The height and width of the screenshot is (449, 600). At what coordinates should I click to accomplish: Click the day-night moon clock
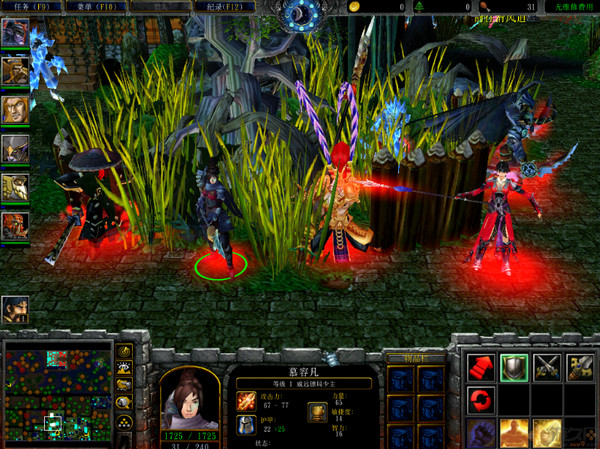(300, 12)
